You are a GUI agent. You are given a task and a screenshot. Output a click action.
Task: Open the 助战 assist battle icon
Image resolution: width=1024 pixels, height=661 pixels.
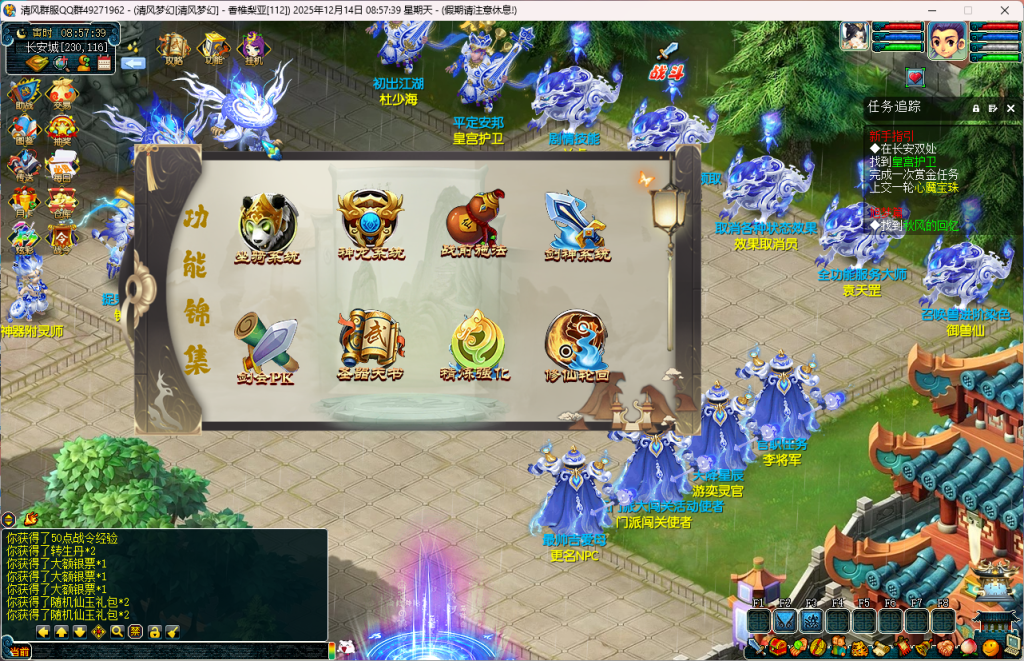click(23, 93)
